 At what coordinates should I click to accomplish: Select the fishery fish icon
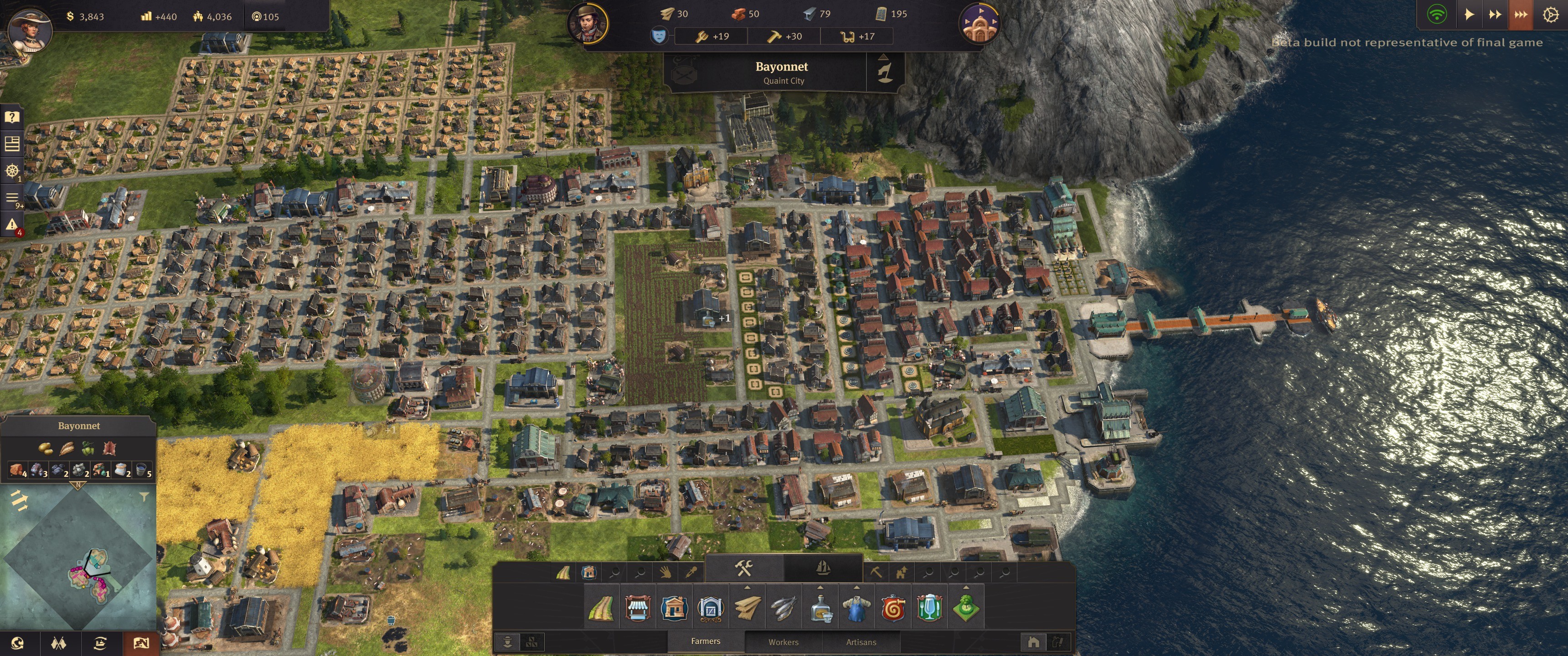pyautogui.click(x=784, y=608)
